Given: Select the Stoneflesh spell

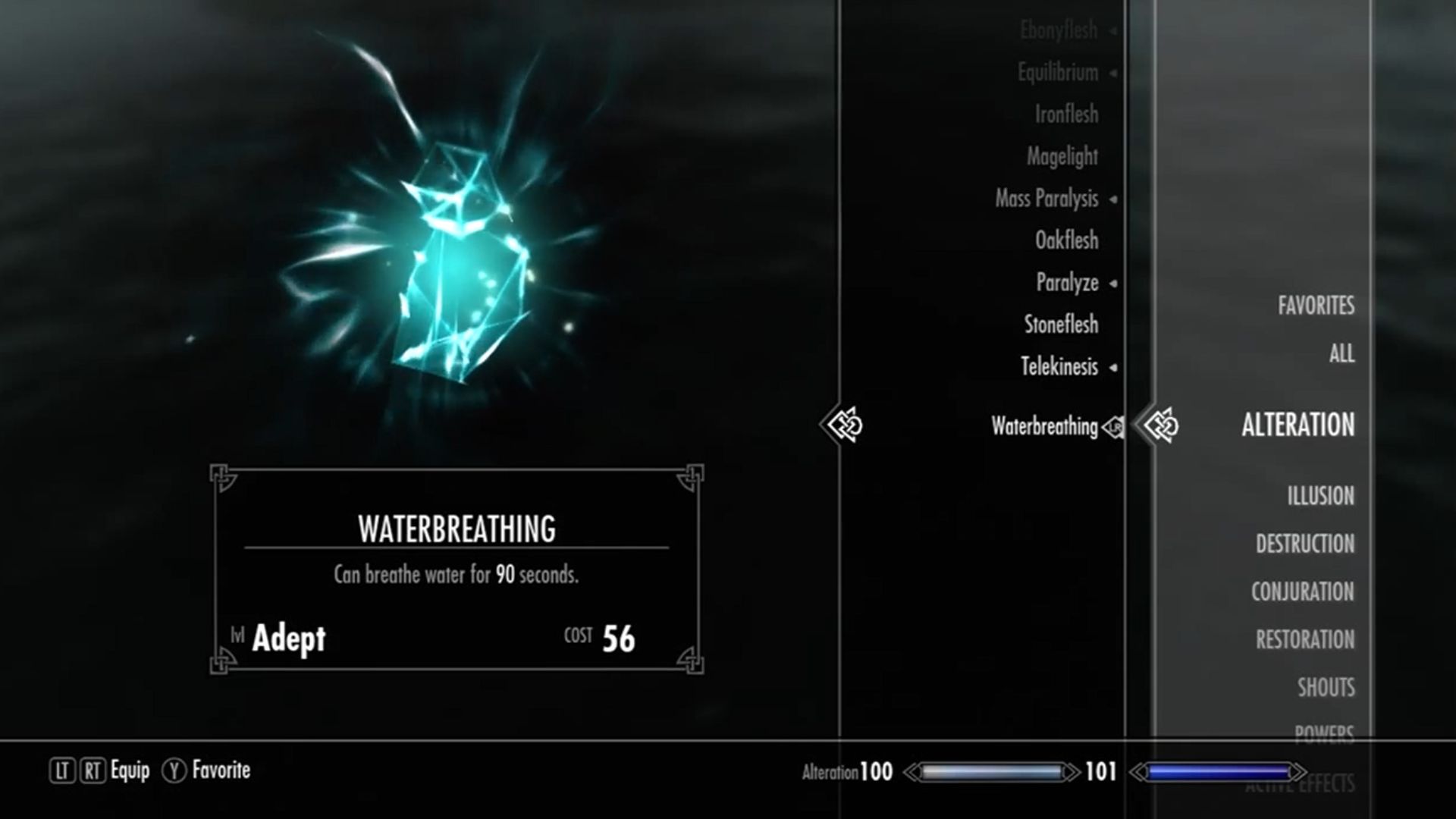Looking at the screenshot, I should (1061, 325).
